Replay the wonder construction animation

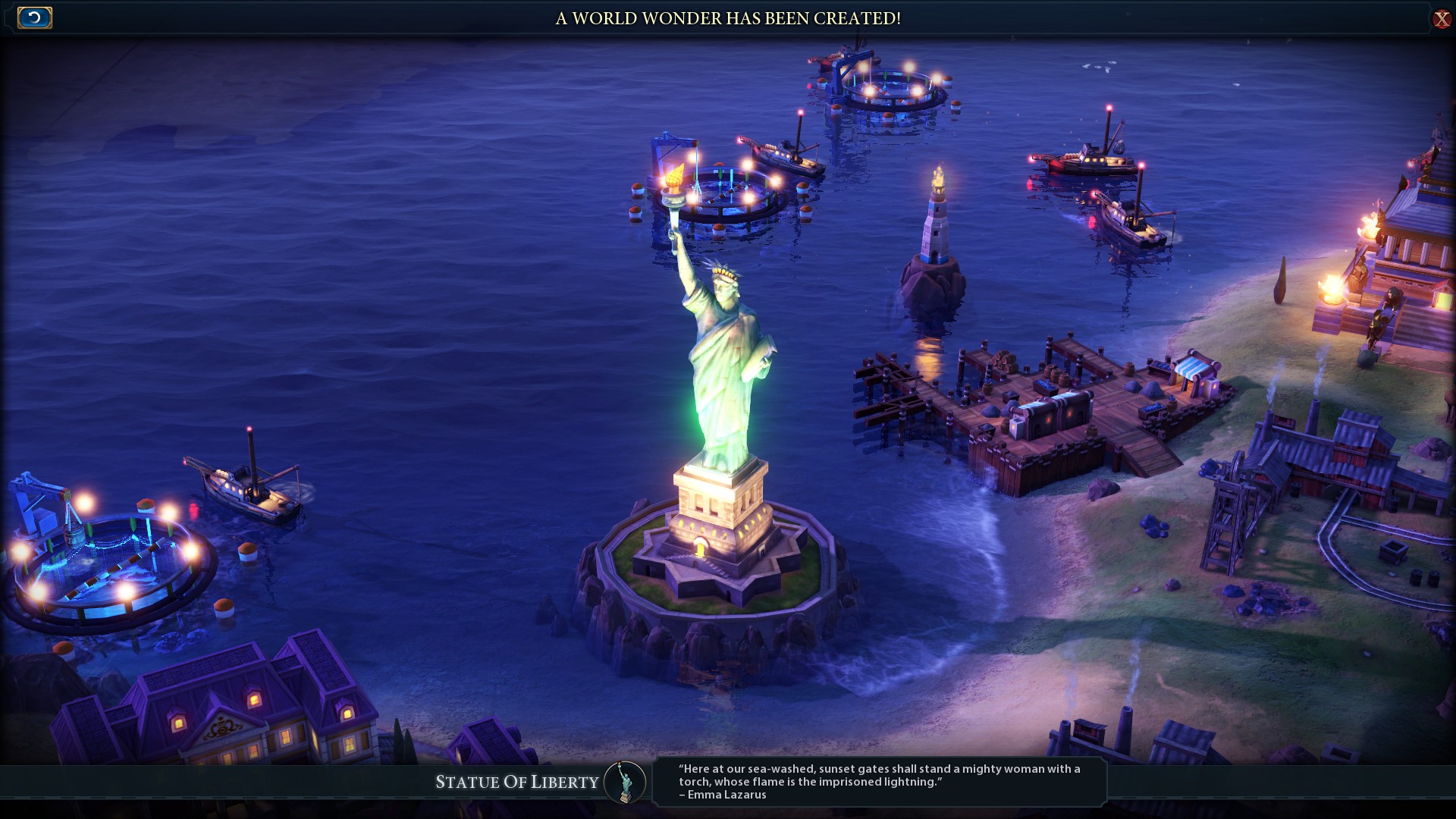click(34, 17)
